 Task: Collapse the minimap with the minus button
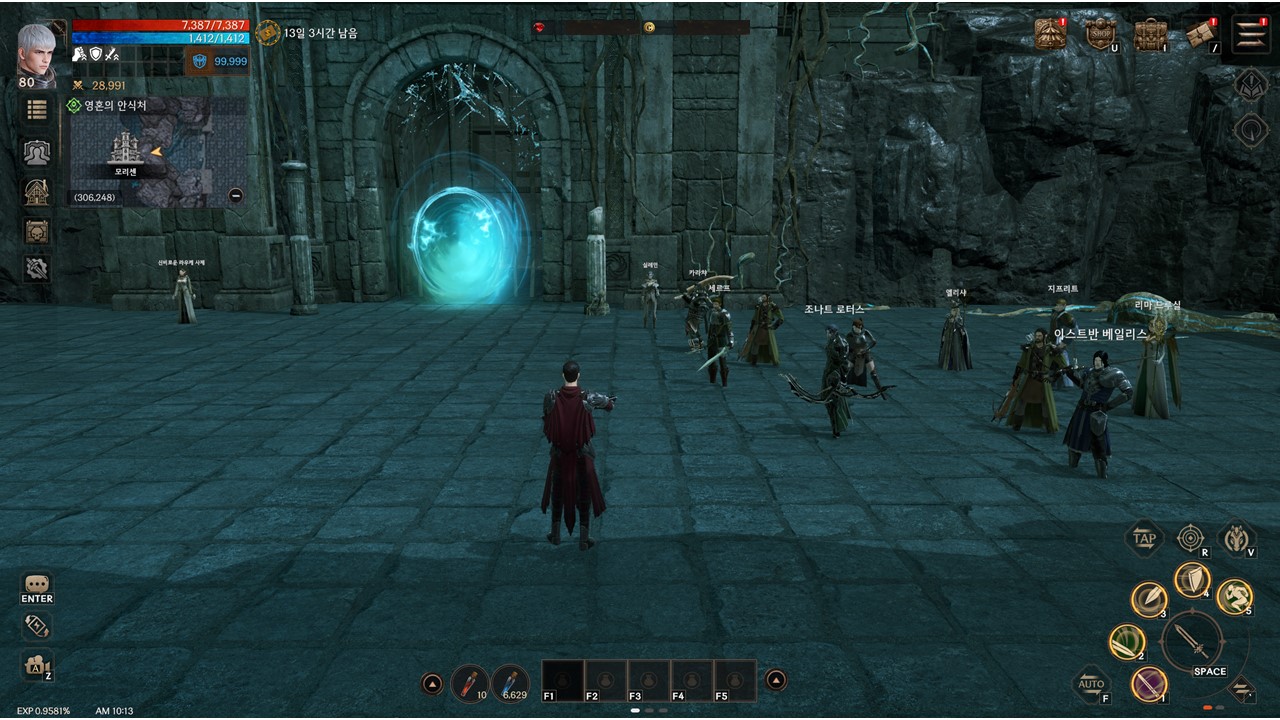[x=236, y=196]
